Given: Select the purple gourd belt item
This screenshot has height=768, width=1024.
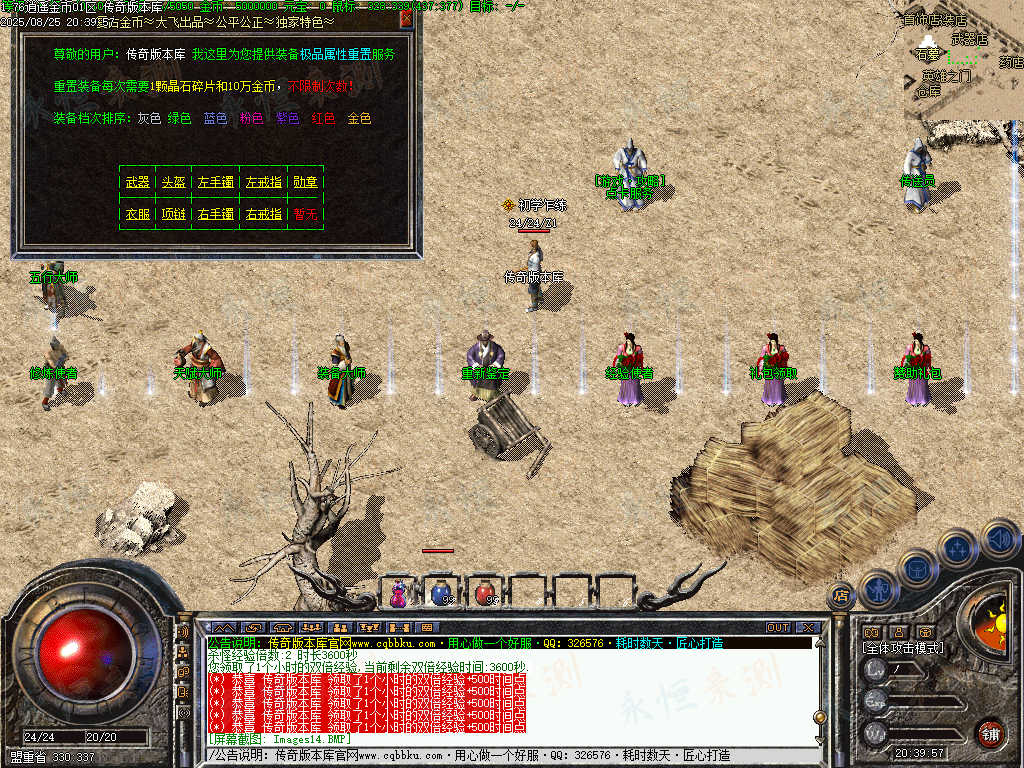Looking at the screenshot, I should pos(399,593).
